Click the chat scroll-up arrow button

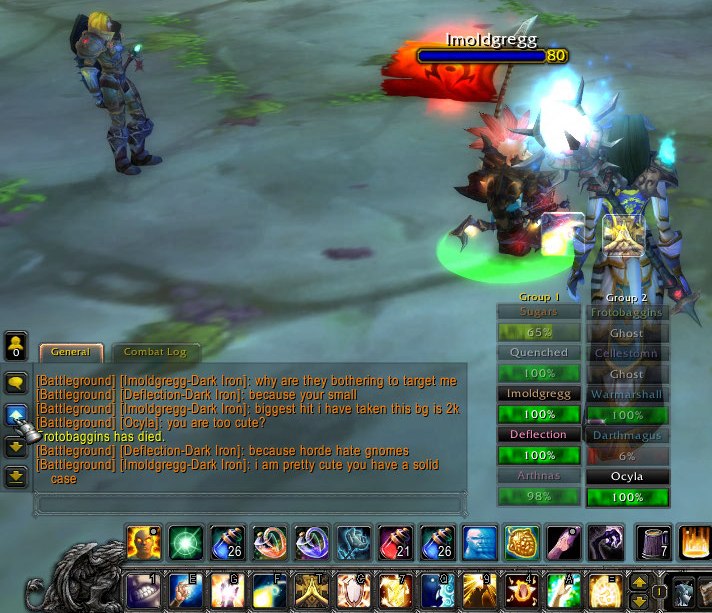pyautogui.click(x=16, y=415)
